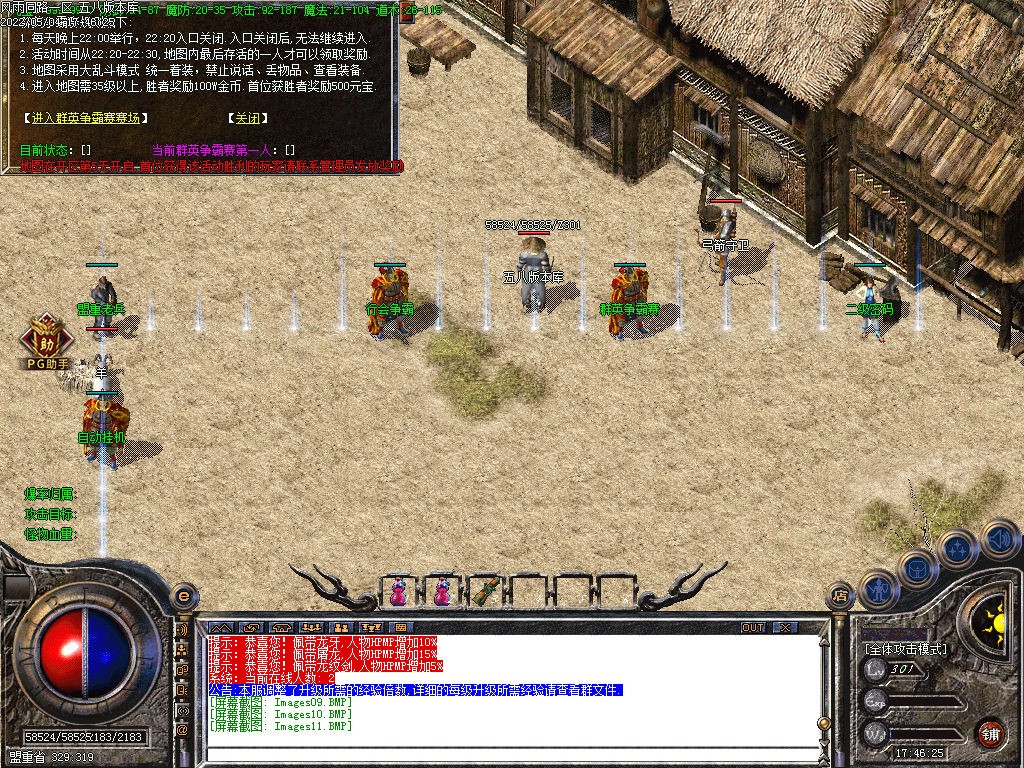Image resolution: width=1024 pixels, height=768 pixels.
Task: Open the skills sparkle icon
Action: pos(958,548)
